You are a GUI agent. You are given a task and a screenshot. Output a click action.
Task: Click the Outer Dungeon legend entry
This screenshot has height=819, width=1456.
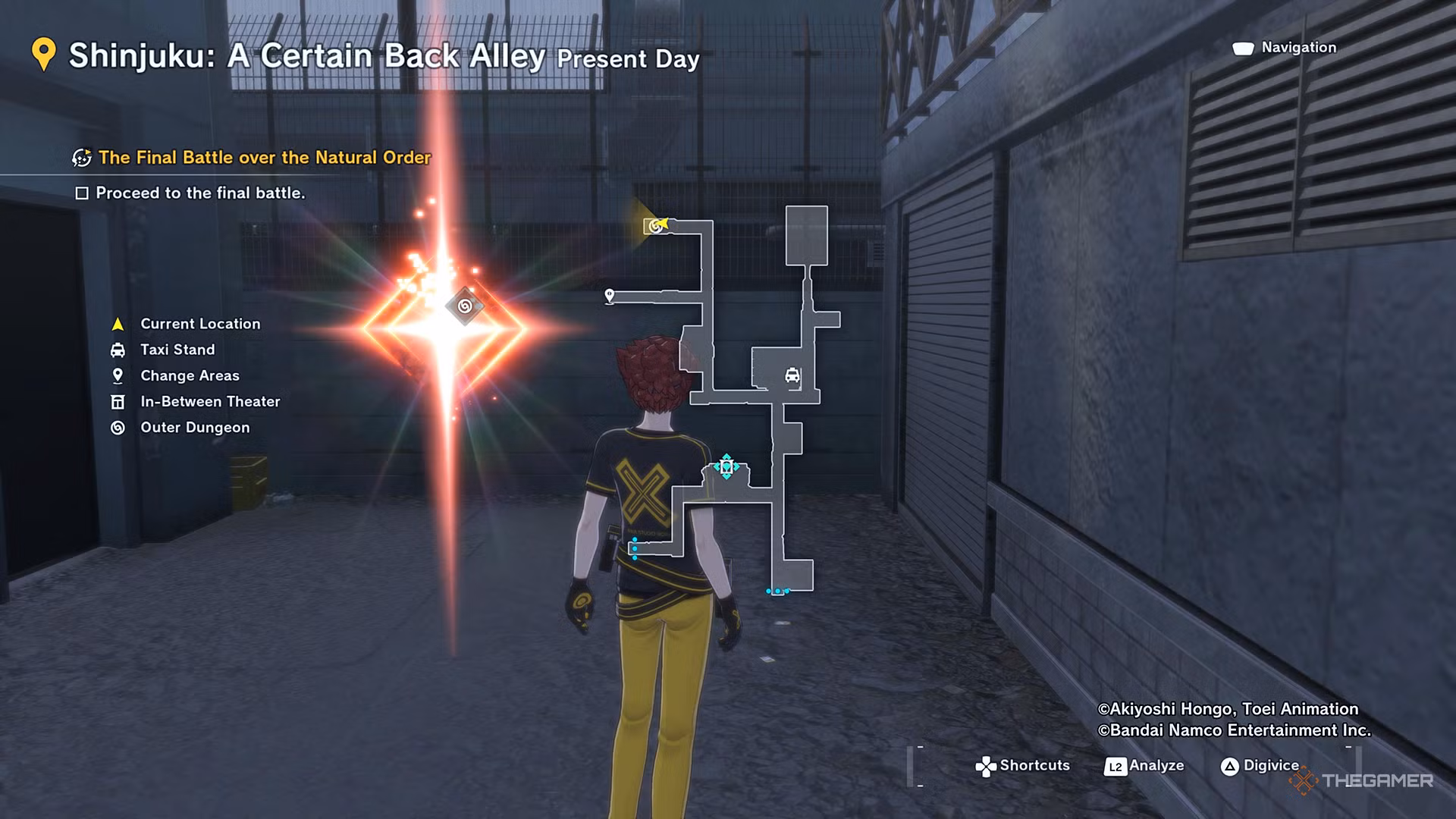(x=194, y=427)
